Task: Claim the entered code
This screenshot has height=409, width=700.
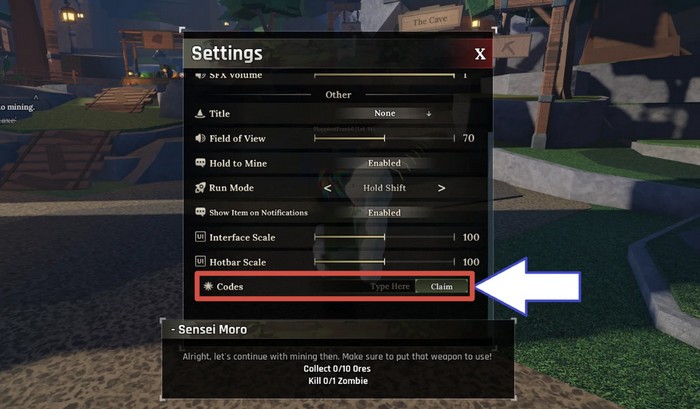Action: 441,287
